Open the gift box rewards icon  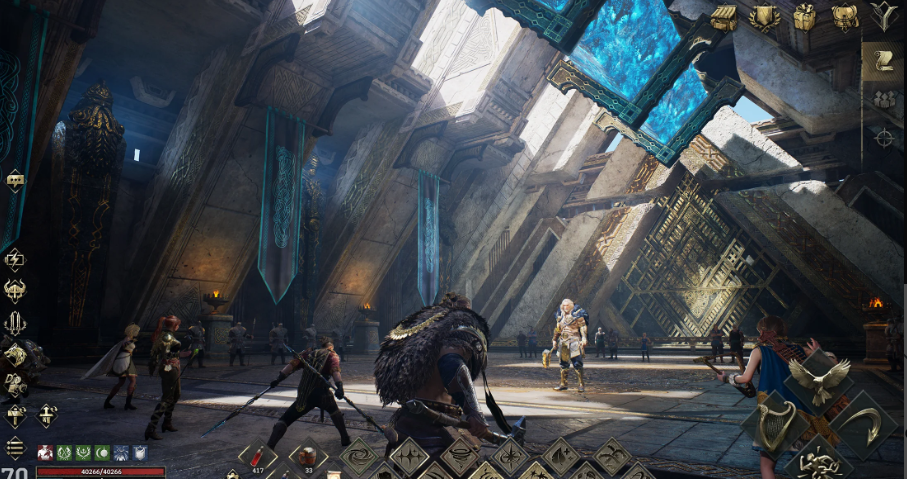(804, 17)
